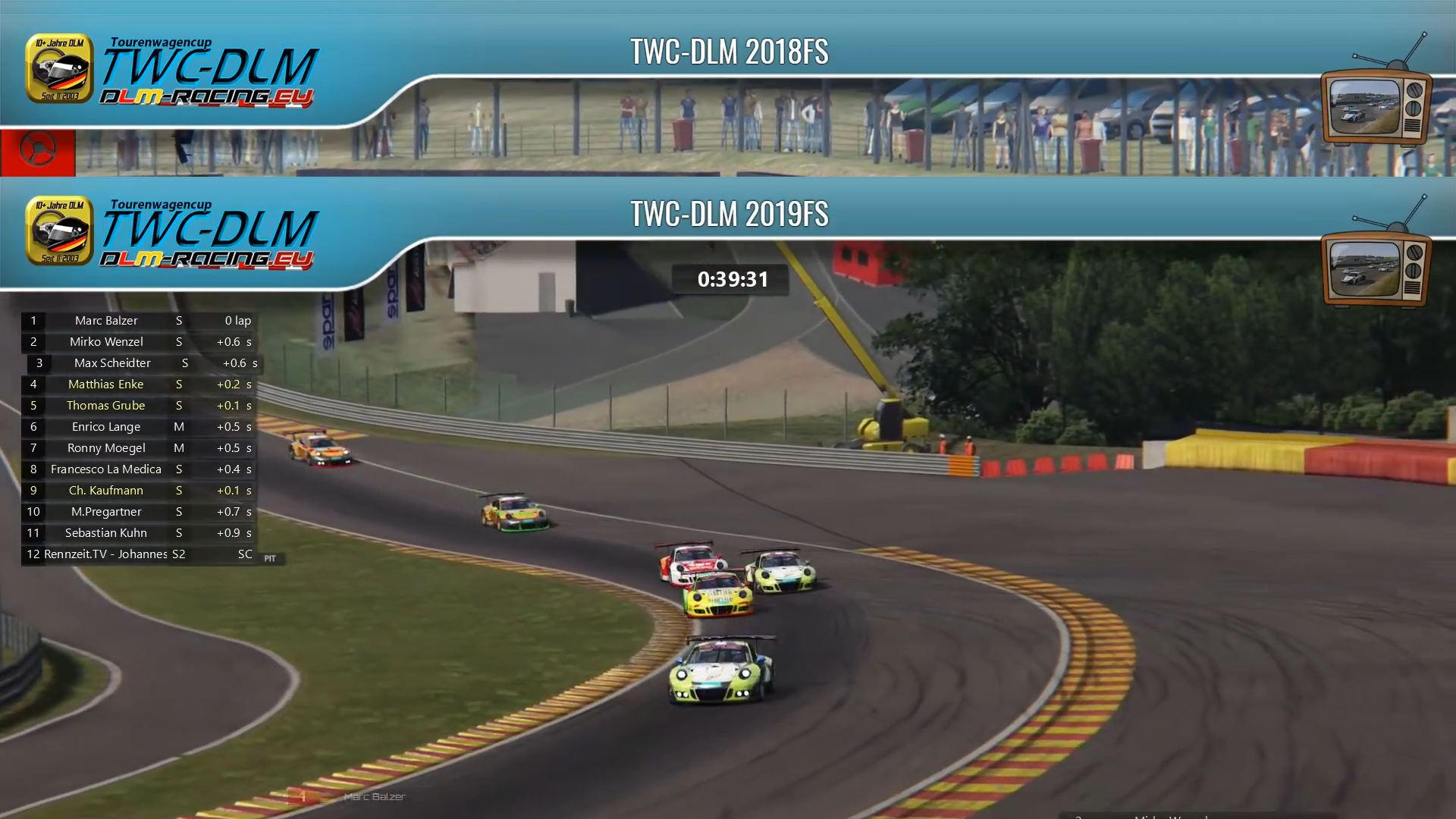Pick the Rennzeit.TV - Johannes entry
This screenshot has width=1456, height=819.
tap(106, 554)
